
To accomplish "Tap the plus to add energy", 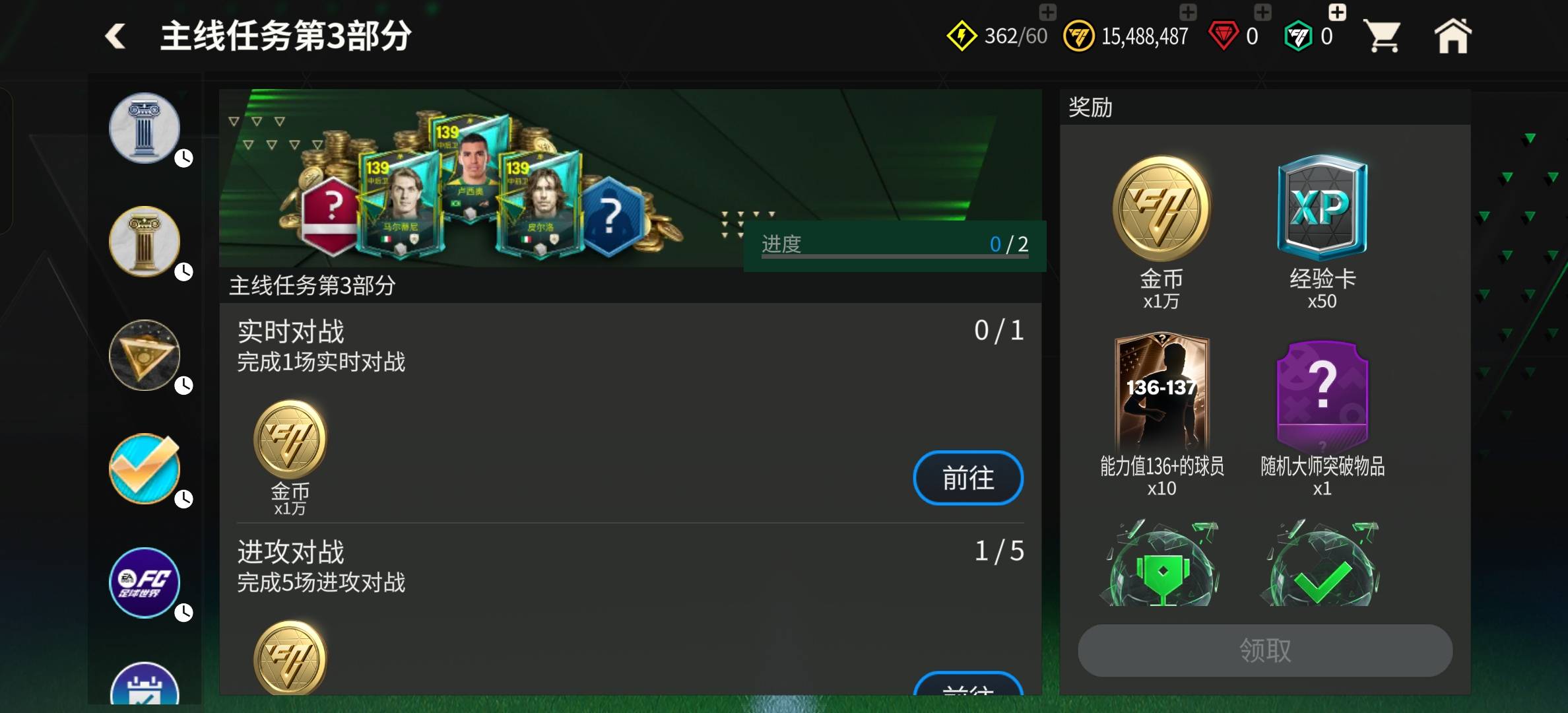I will click(x=1047, y=12).
